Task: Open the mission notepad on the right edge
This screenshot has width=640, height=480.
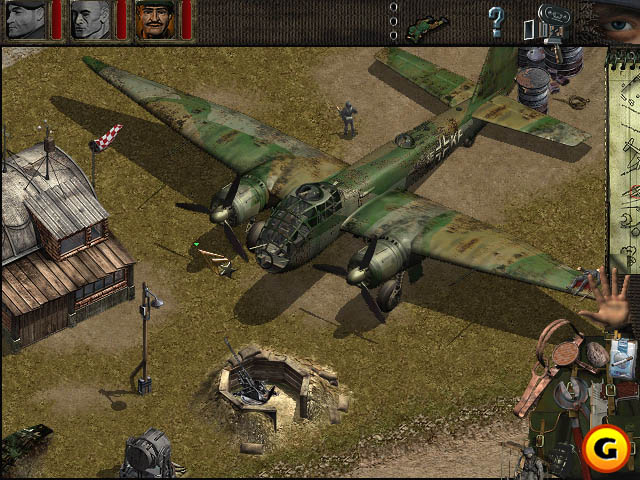Action: coord(626,150)
